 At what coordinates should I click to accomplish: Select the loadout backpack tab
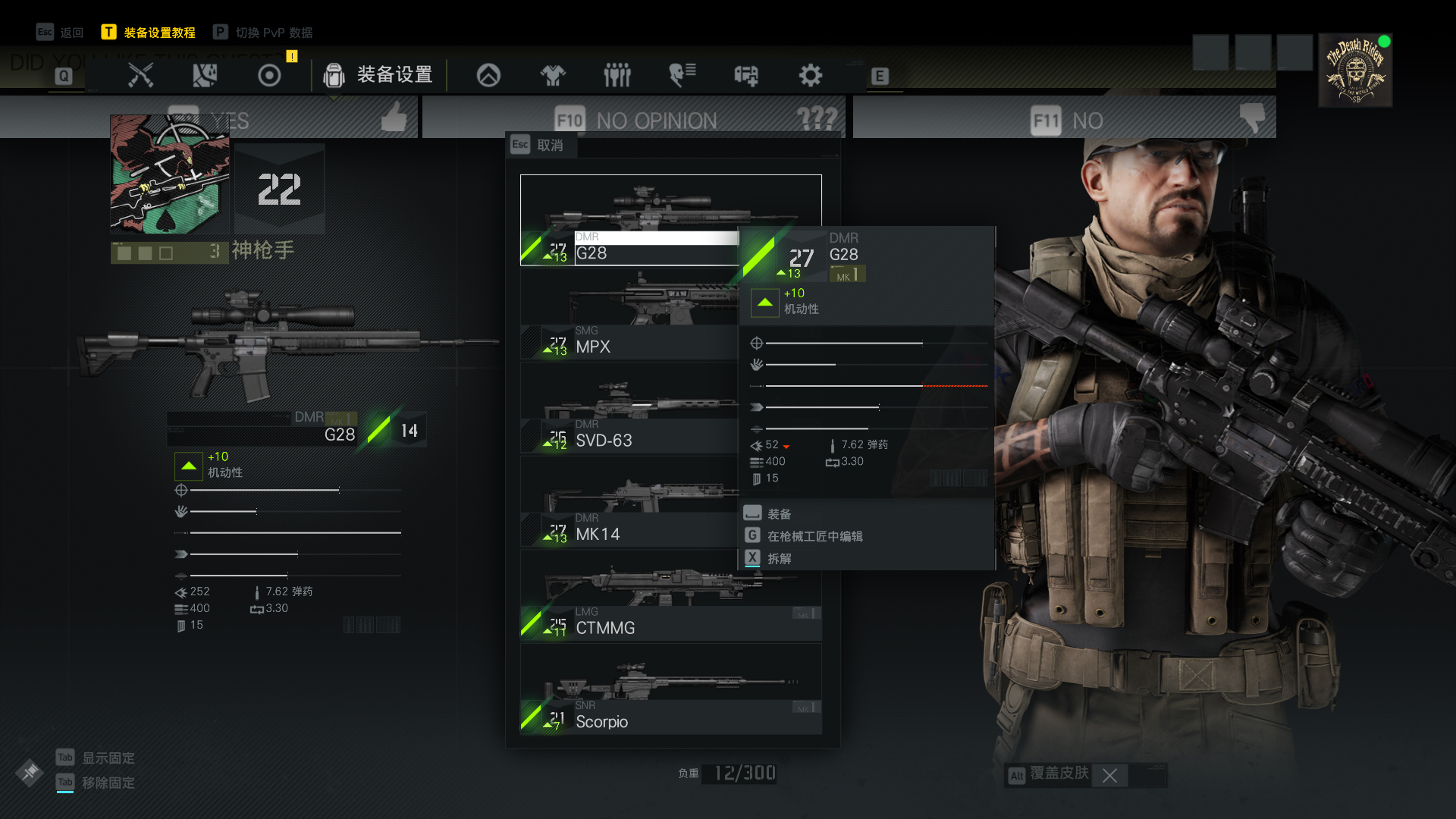point(378,75)
